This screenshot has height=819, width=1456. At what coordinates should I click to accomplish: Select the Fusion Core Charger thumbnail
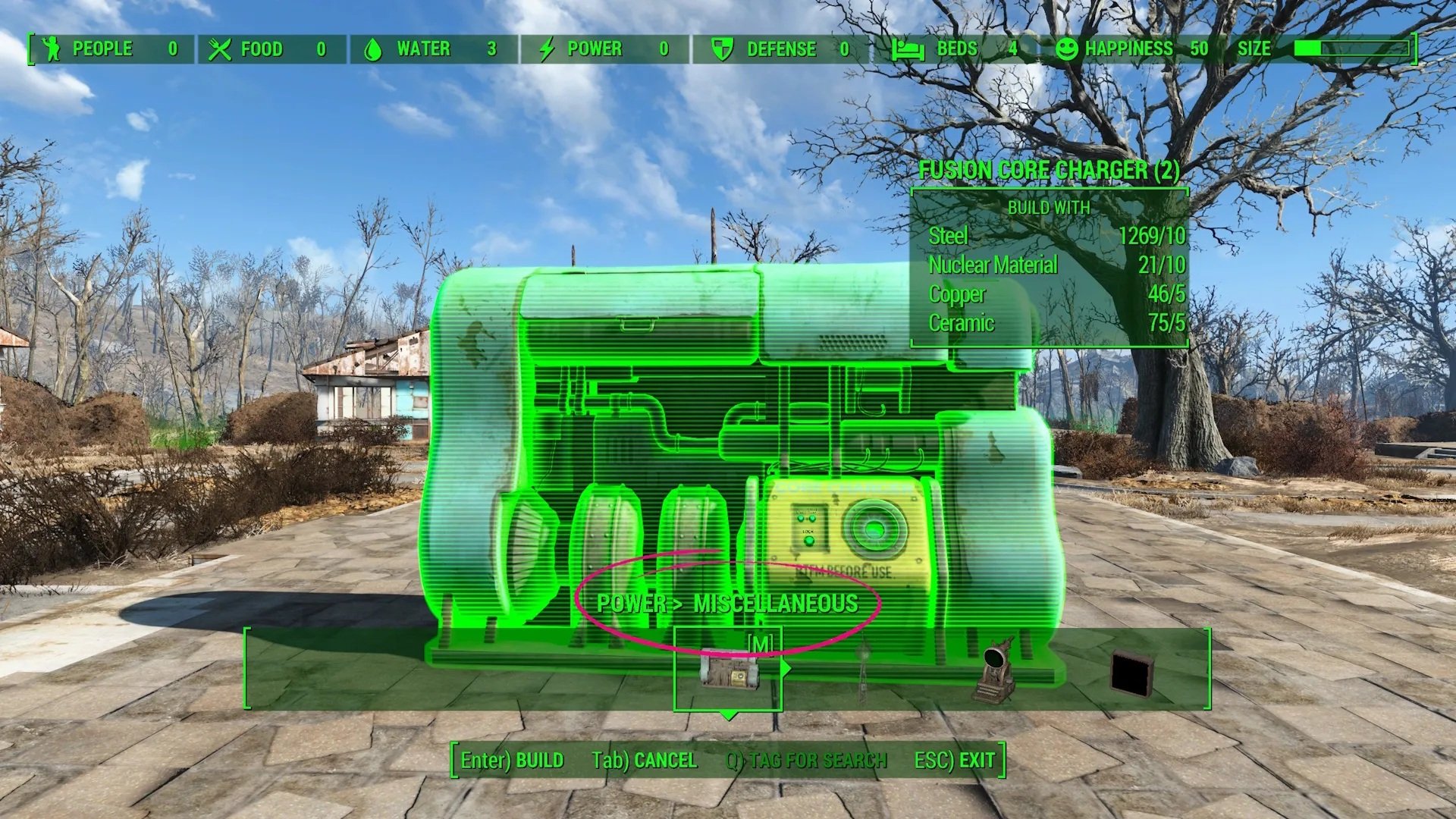(x=728, y=672)
